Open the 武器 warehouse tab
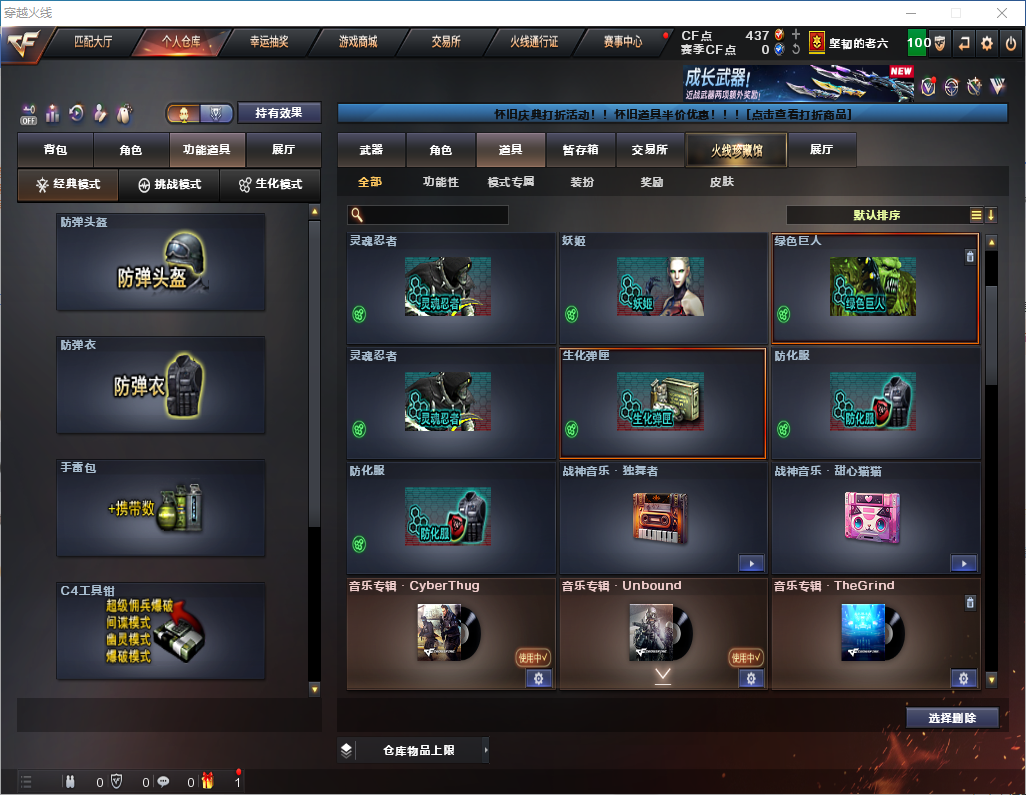The image size is (1026, 795). pyautogui.click(x=371, y=150)
